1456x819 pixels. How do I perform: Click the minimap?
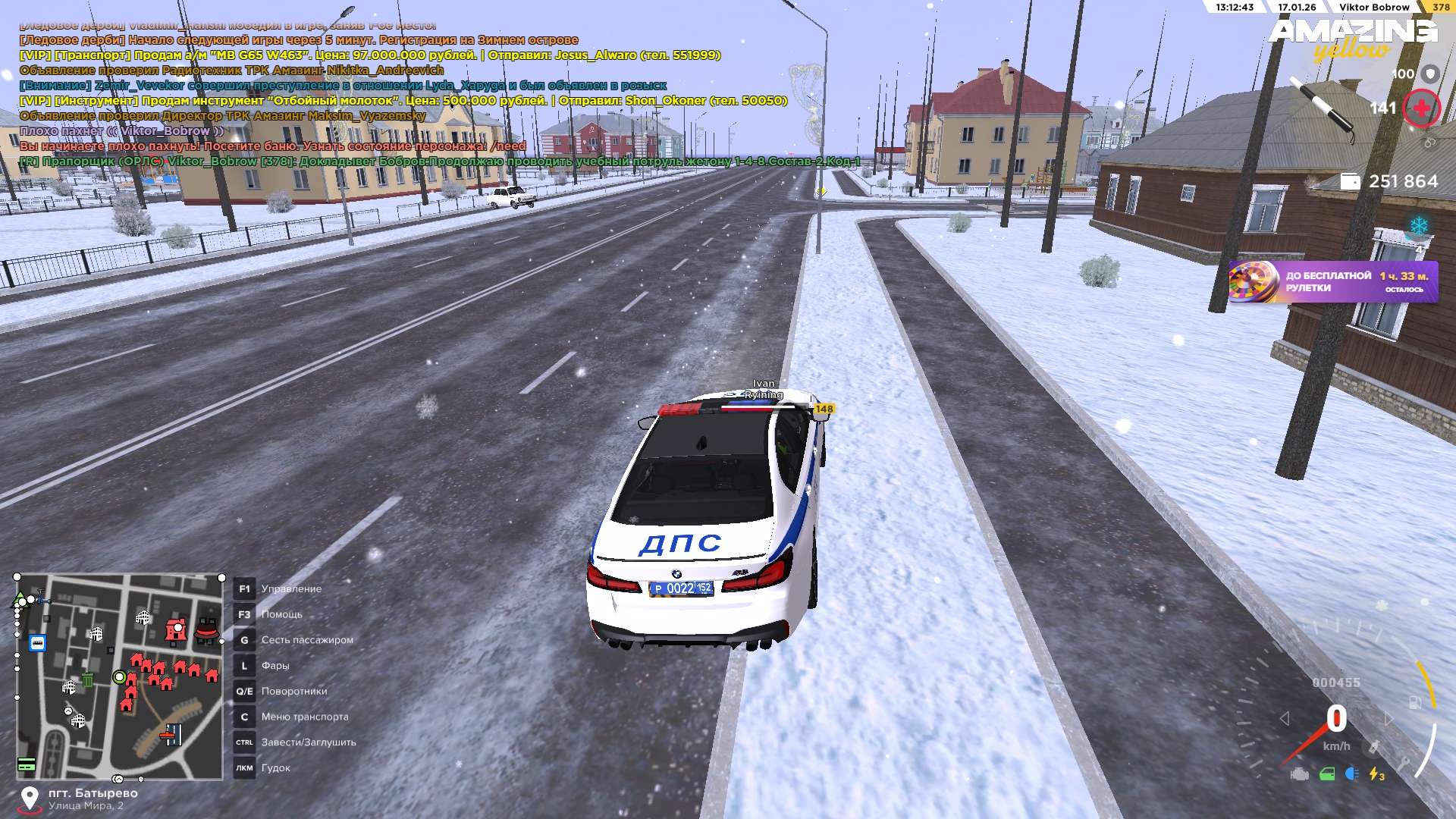[120, 676]
